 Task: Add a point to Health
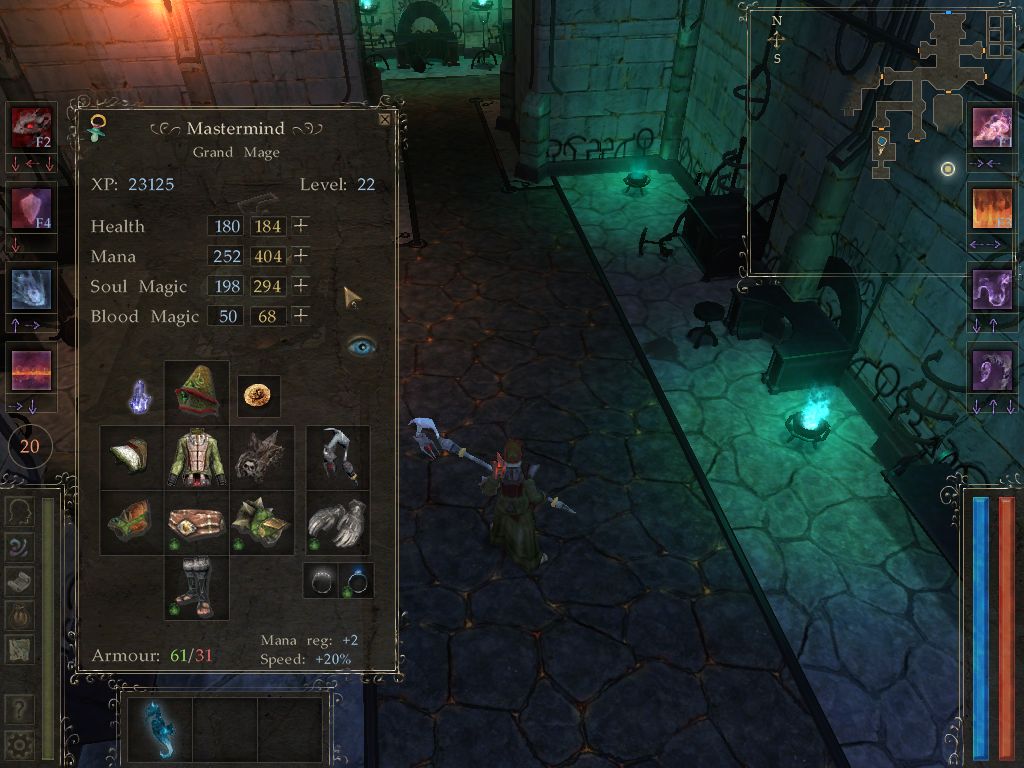(x=300, y=226)
